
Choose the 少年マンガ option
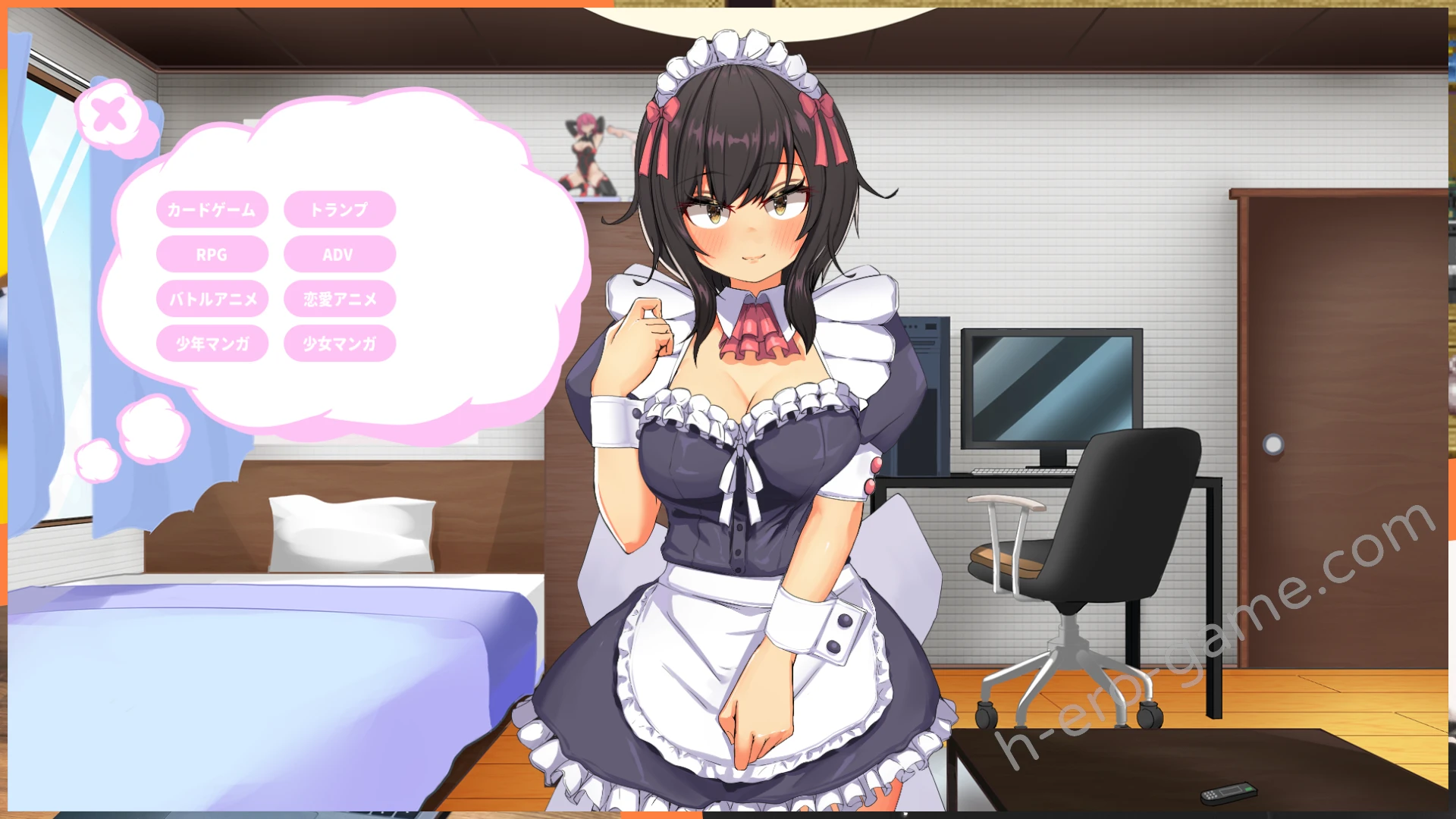click(x=212, y=344)
